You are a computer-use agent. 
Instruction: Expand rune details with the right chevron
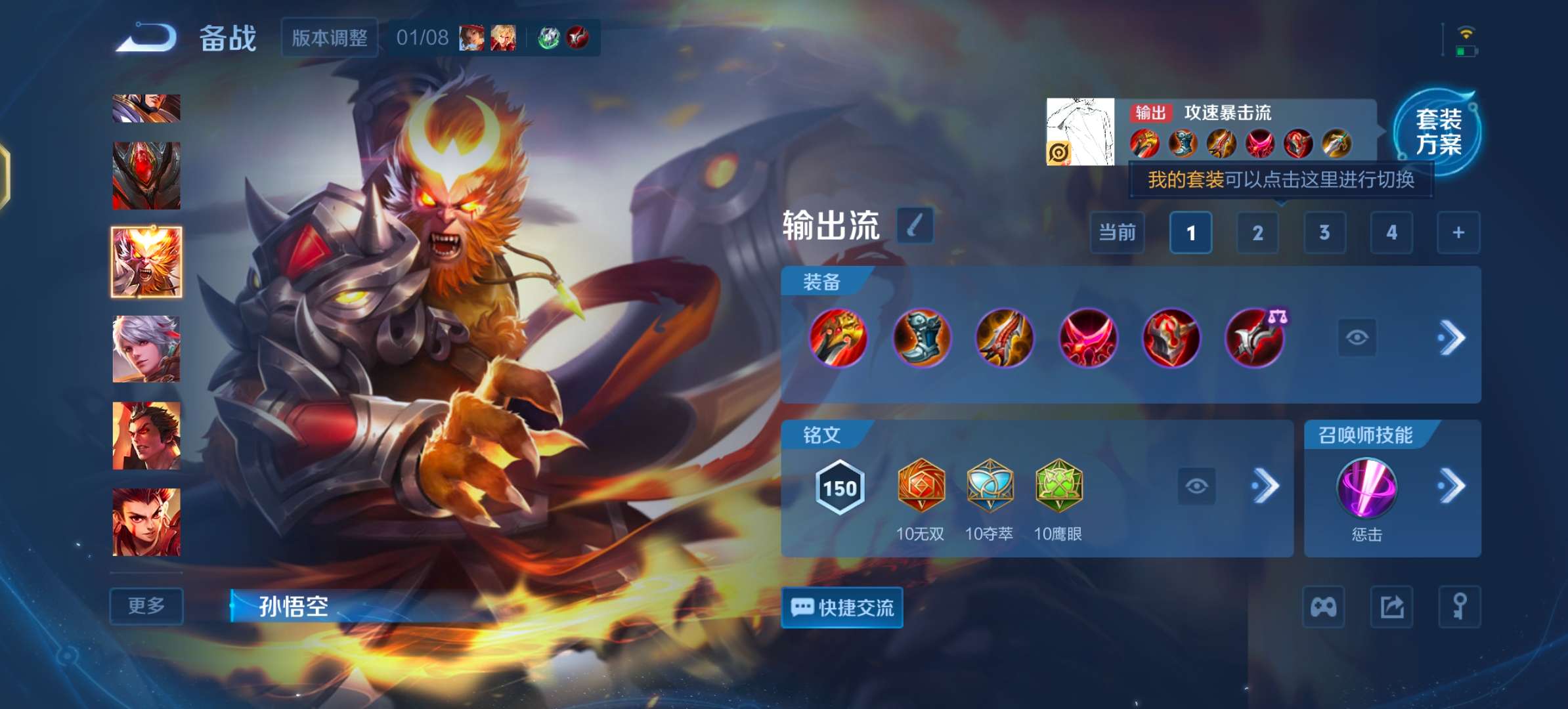(x=1267, y=487)
